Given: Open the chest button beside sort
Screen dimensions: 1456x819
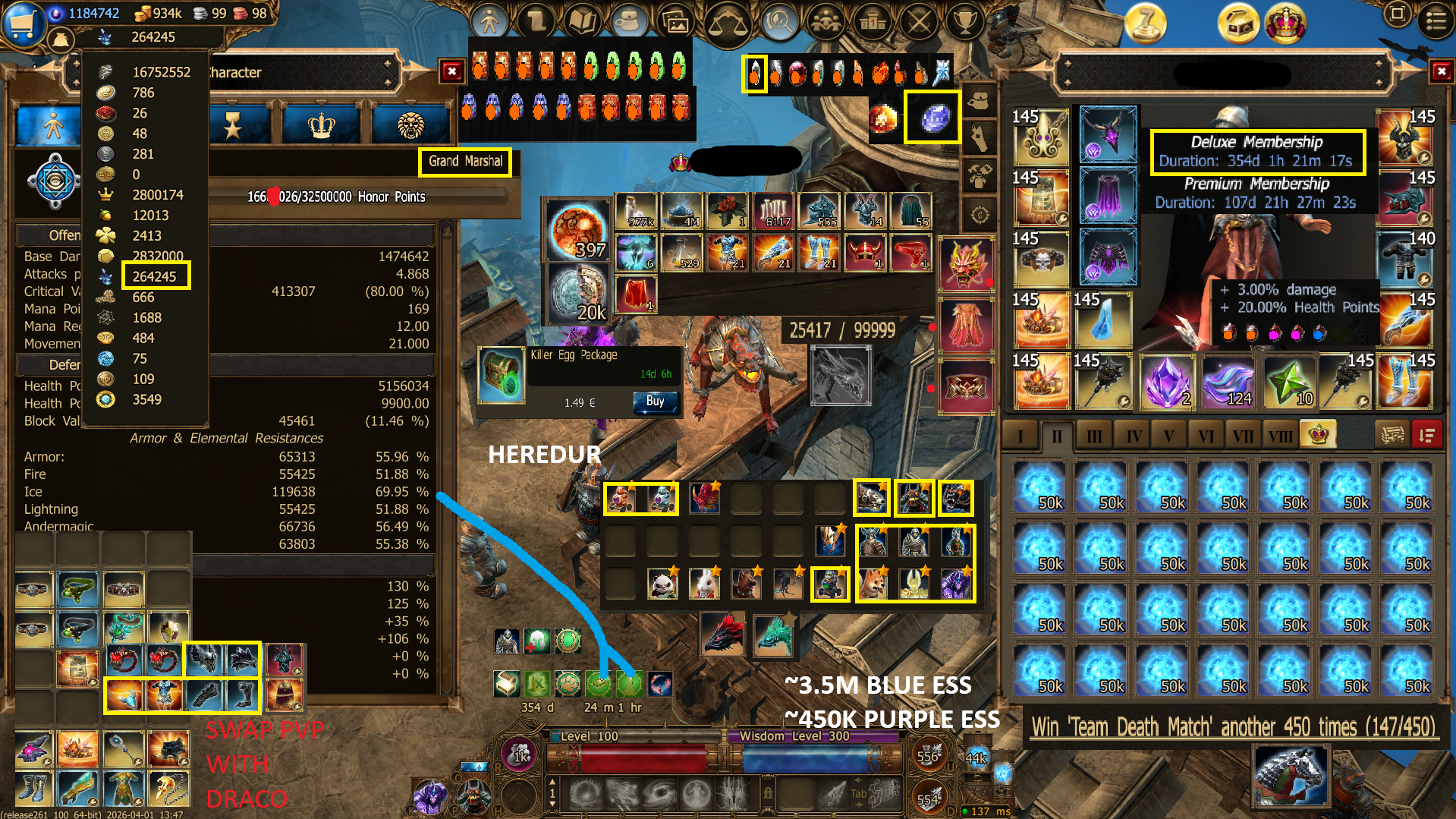Looking at the screenshot, I should (x=1392, y=435).
